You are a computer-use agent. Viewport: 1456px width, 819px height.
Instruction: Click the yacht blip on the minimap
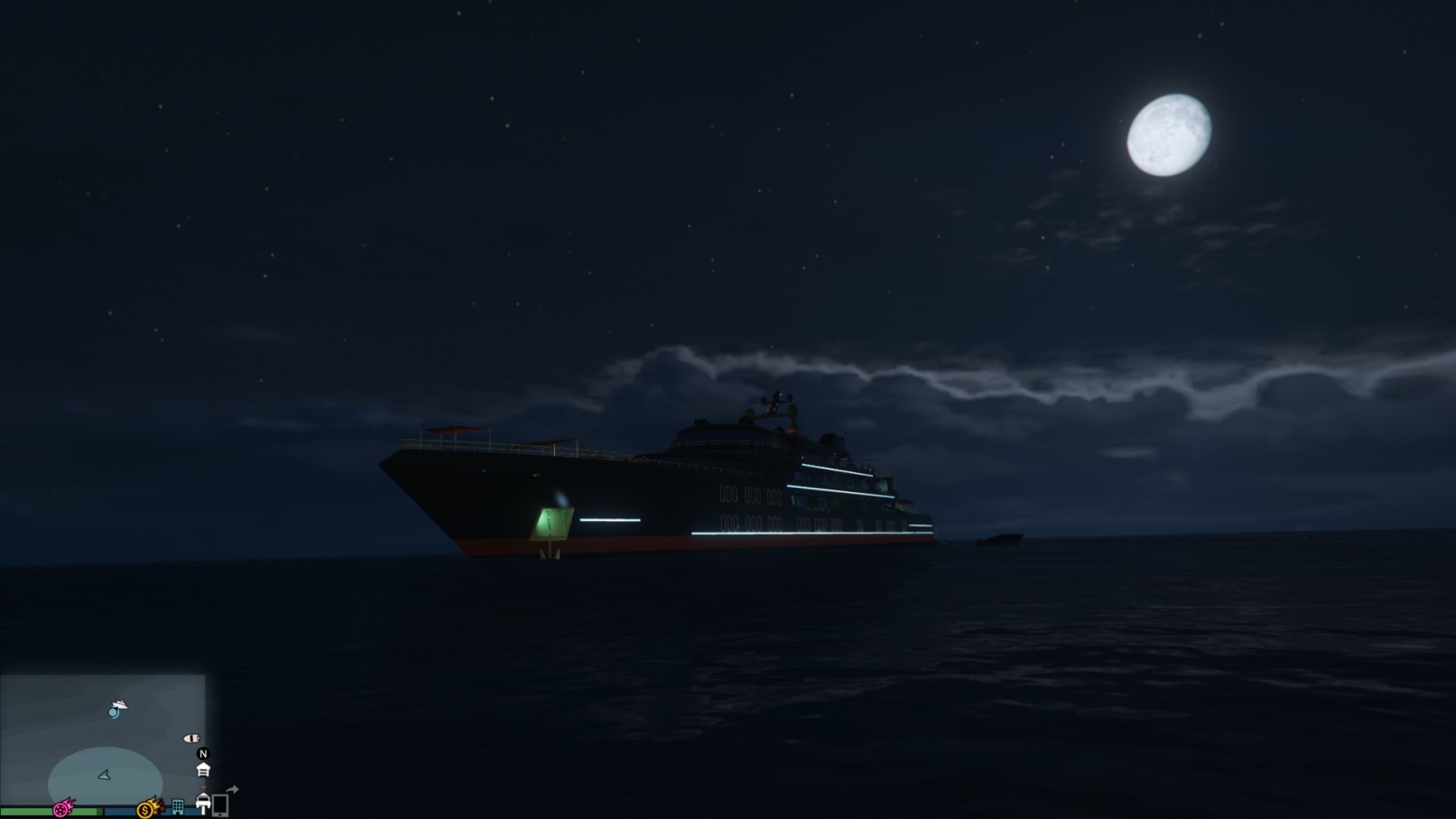click(118, 704)
